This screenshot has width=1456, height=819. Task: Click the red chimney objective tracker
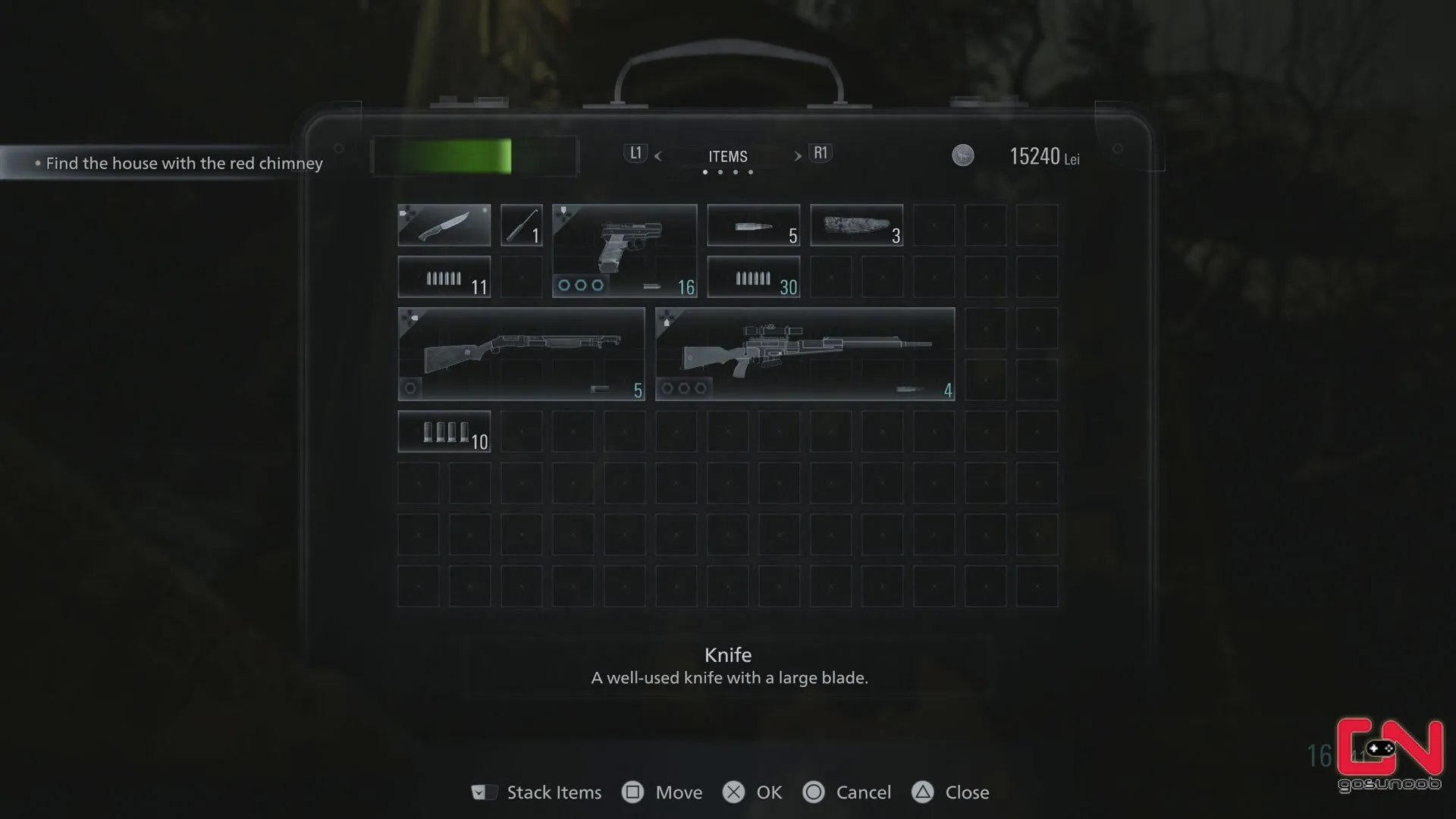tap(184, 163)
